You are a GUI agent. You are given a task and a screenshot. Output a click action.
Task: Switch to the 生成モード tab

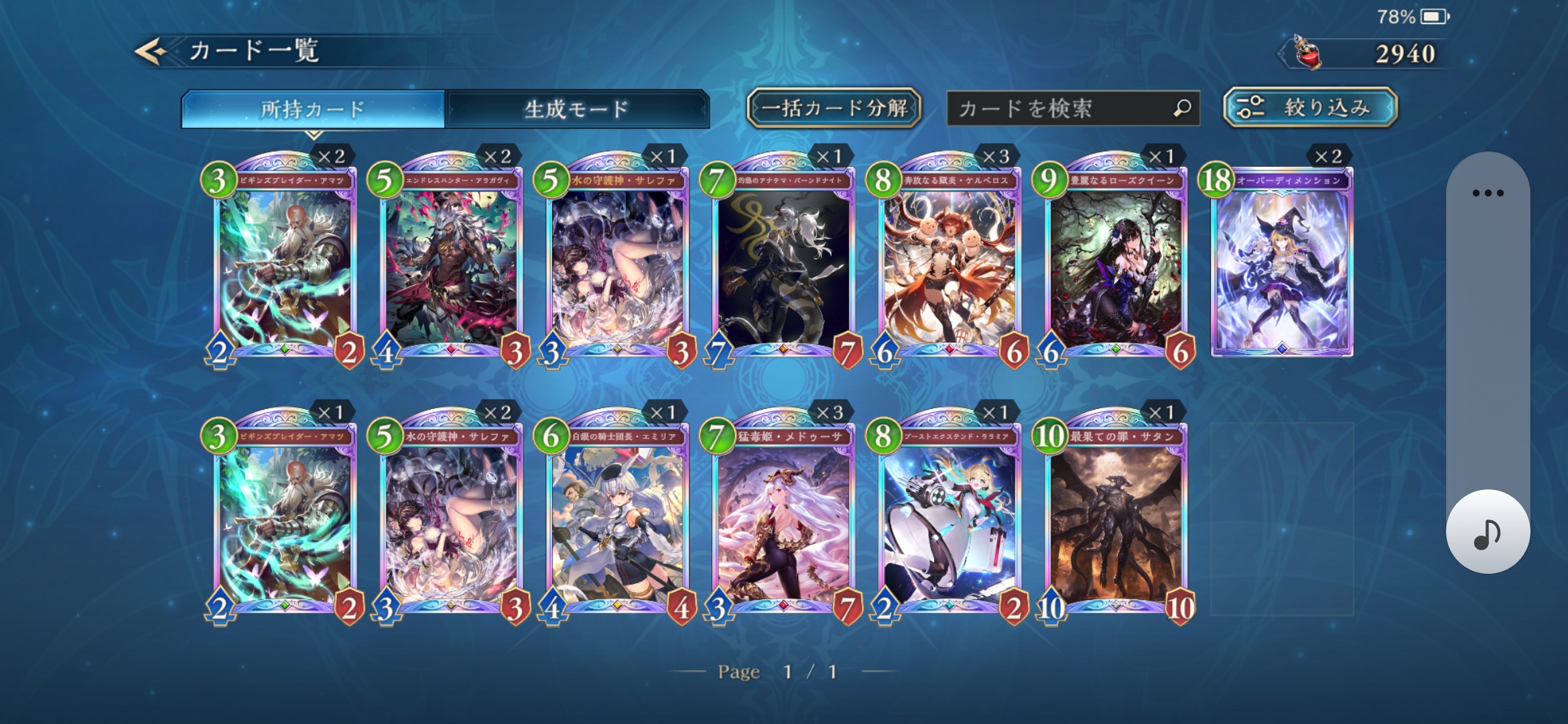click(x=576, y=109)
